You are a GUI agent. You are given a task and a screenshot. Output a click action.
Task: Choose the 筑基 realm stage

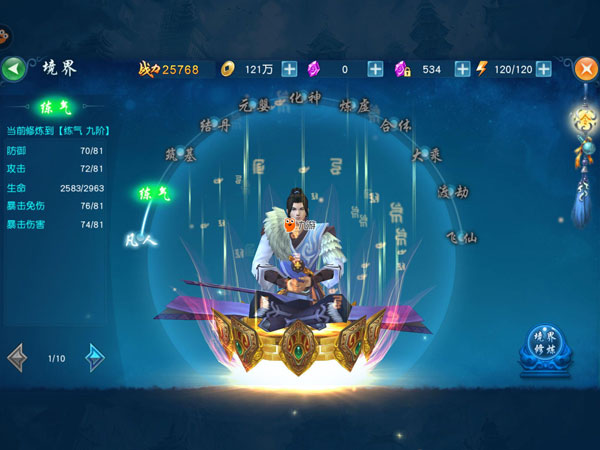pyautogui.click(x=181, y=155)
